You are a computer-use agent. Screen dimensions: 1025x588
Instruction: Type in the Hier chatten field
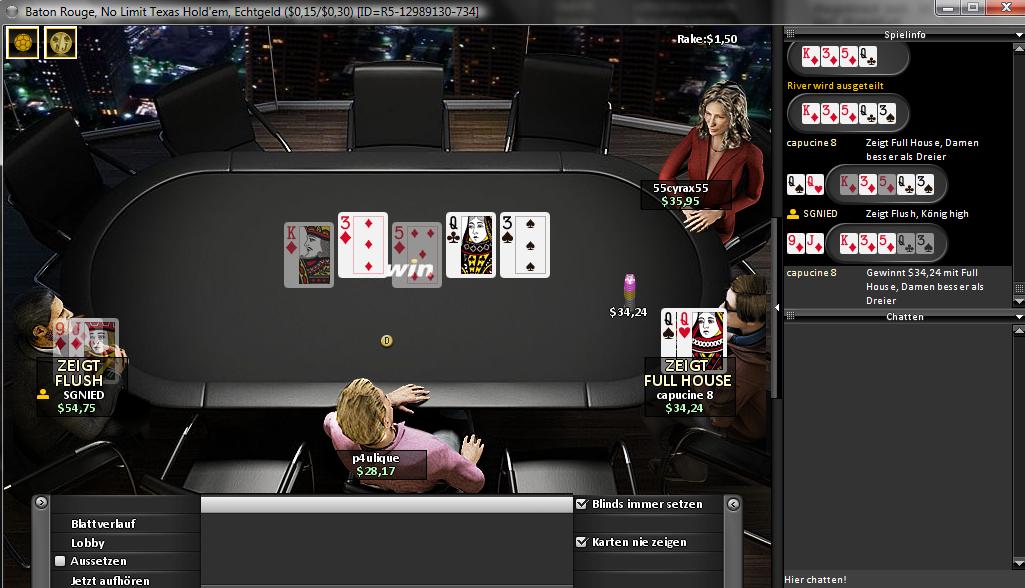(900, 579)
